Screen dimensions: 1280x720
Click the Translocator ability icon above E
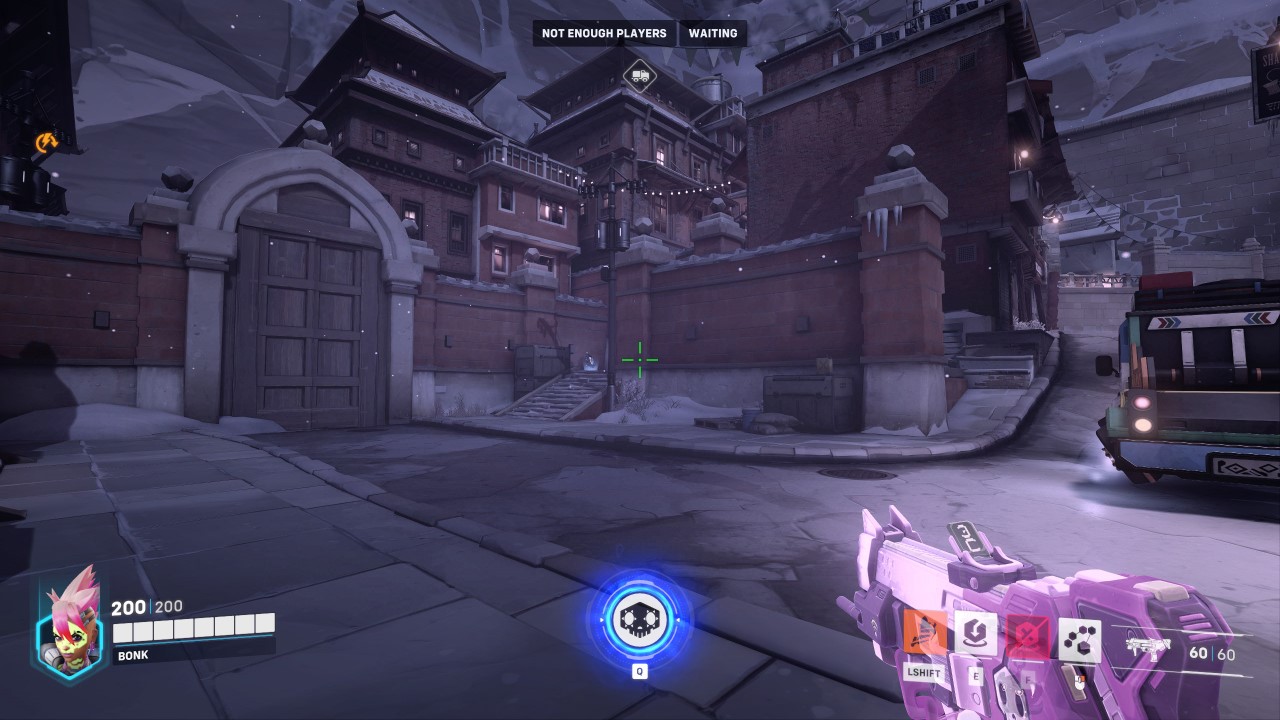pos(978,632)
